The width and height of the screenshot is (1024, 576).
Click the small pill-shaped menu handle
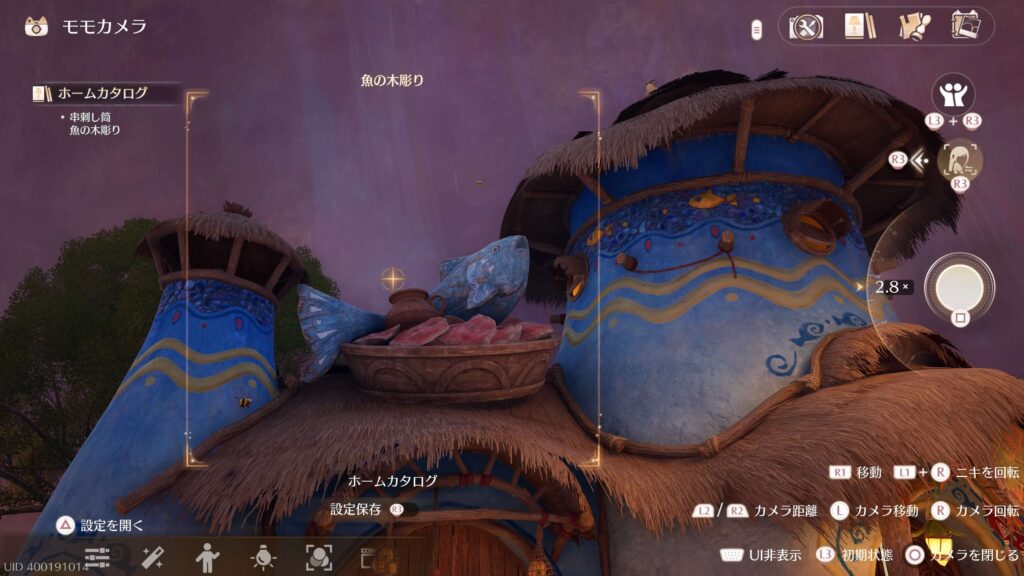click(757, 30)
